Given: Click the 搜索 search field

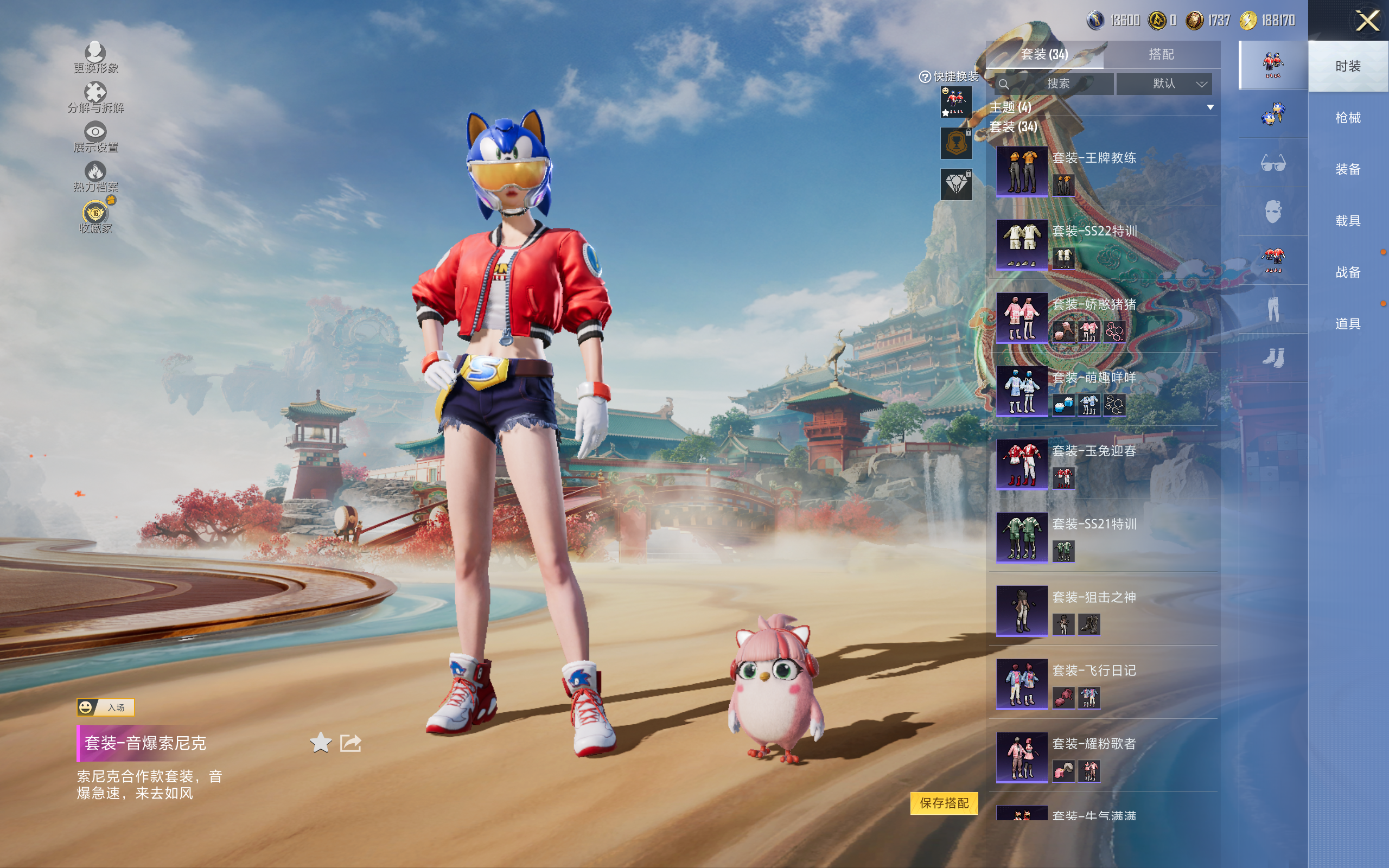Looking at the screenshot, I should (x=1057, y=84).
